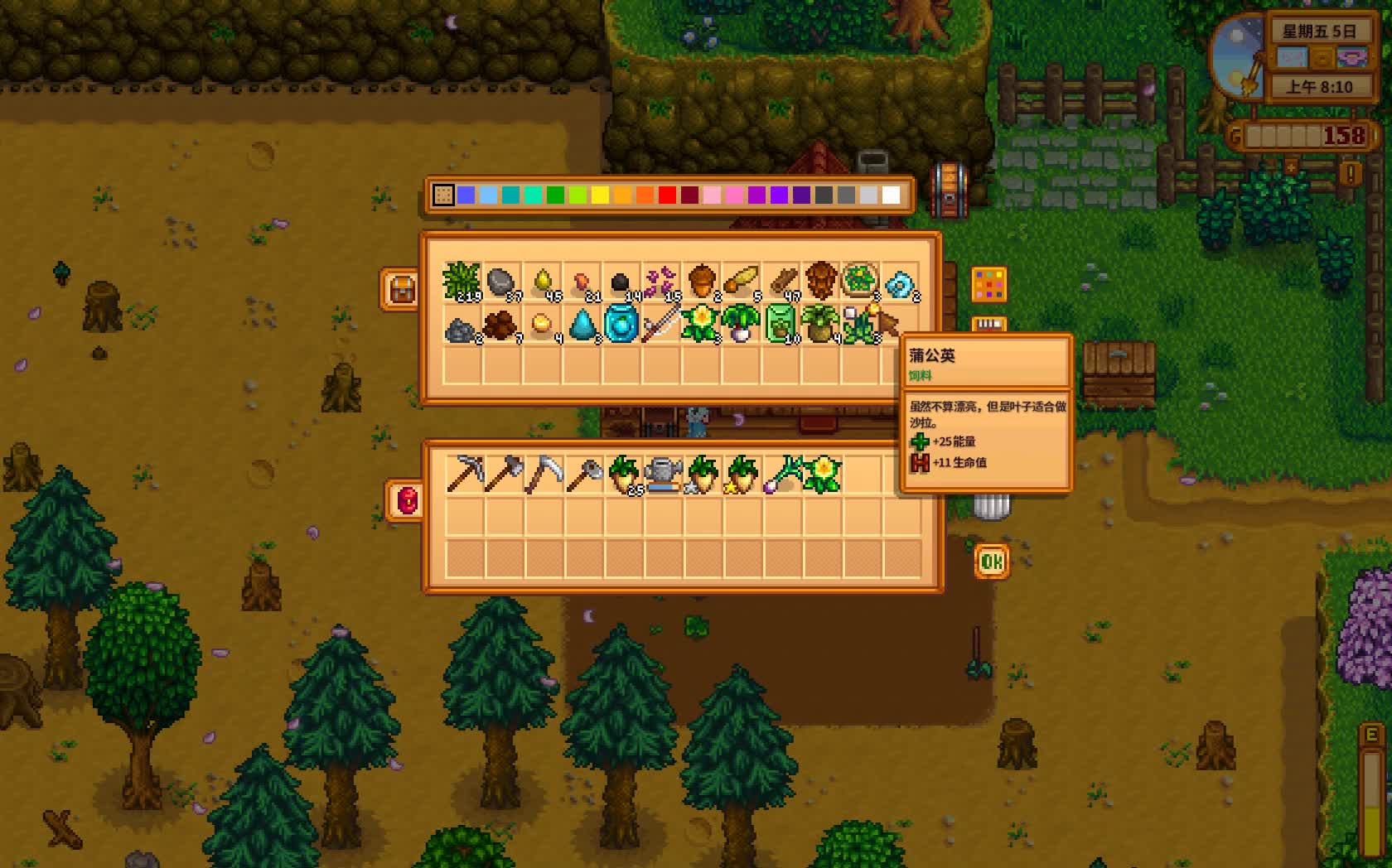Apply the light pink chest color
The image size is (1392, 868).
pos(712,195)
